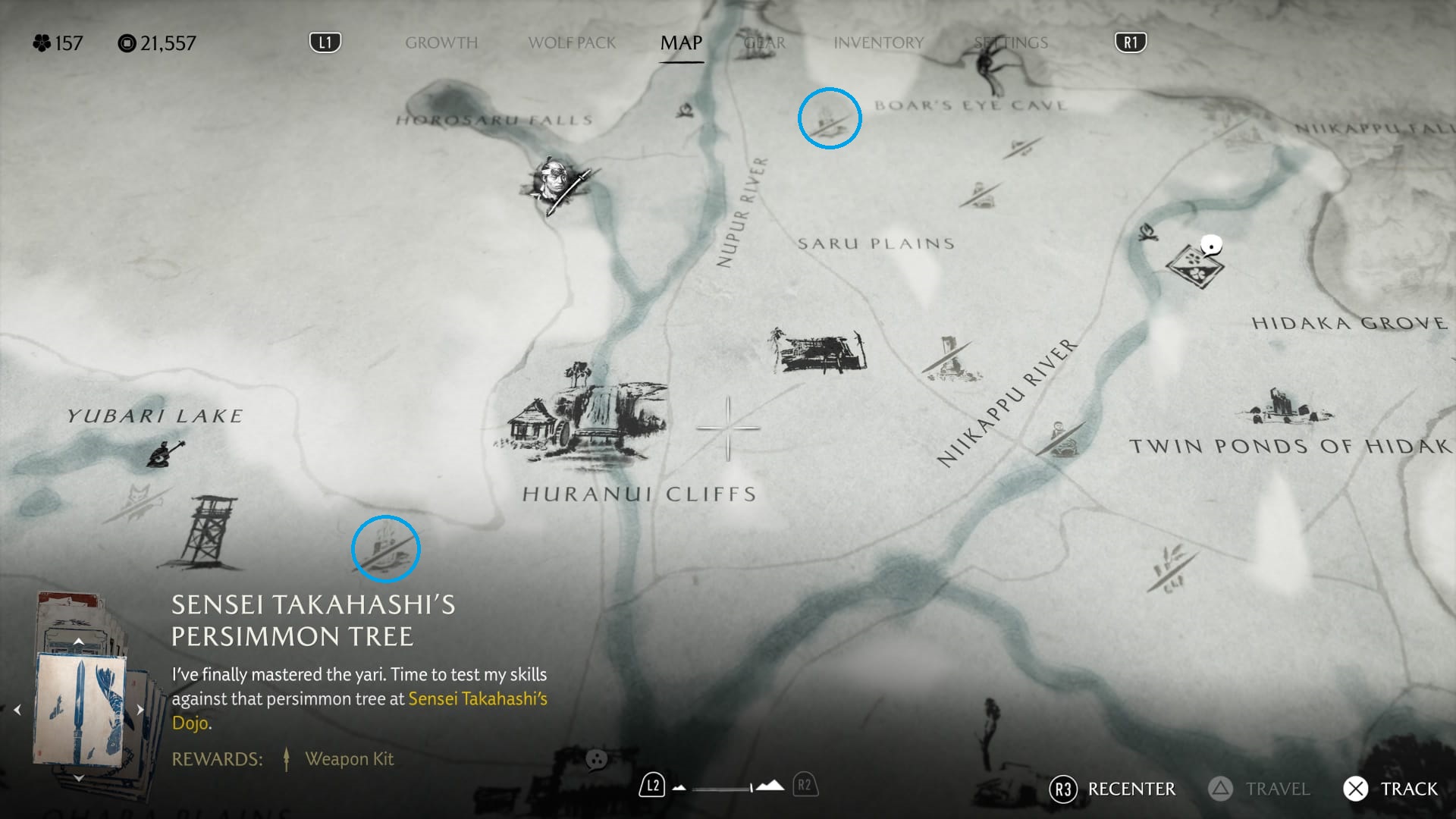Select the Map tab

(681, 43)
